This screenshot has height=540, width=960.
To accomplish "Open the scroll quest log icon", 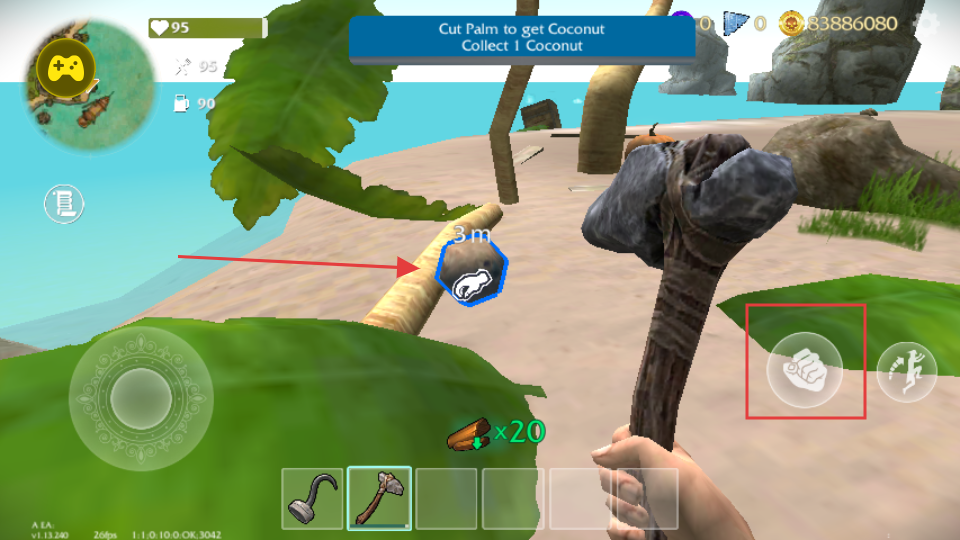I will [x=63, y=204].
